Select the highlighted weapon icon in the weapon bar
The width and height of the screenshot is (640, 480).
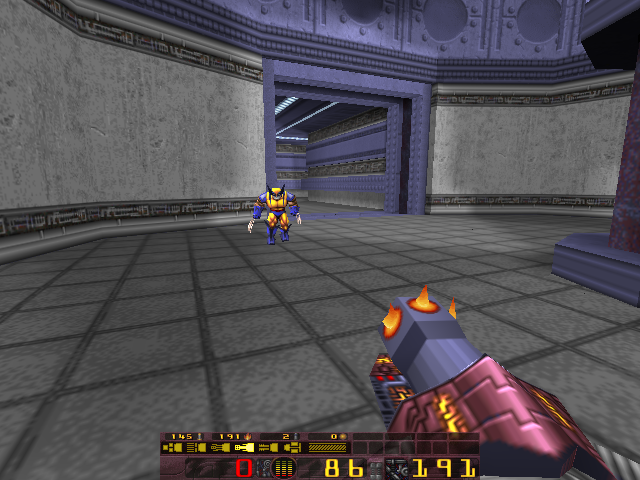(x=243, y=448)
